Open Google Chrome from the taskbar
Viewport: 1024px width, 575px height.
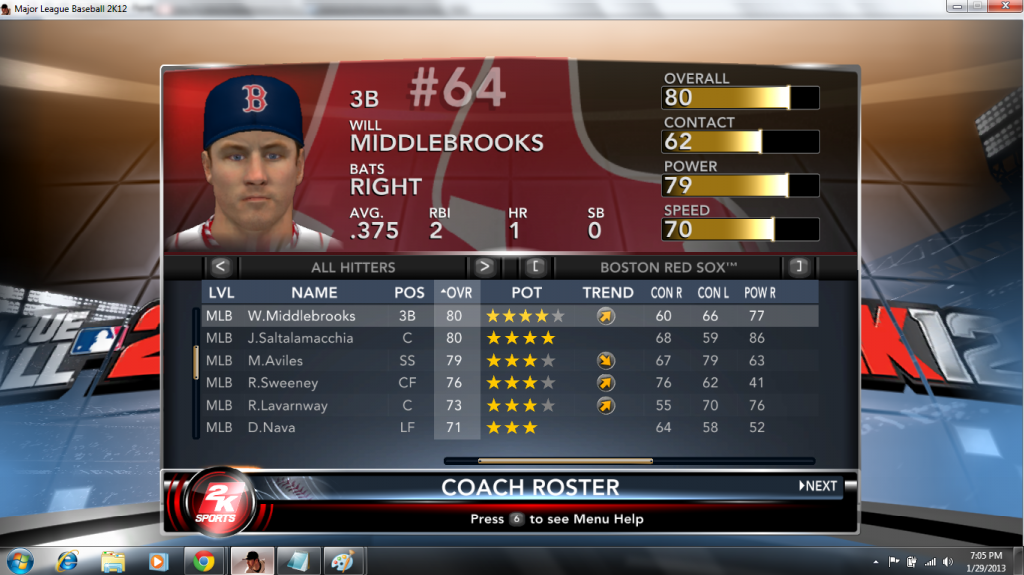203,559
